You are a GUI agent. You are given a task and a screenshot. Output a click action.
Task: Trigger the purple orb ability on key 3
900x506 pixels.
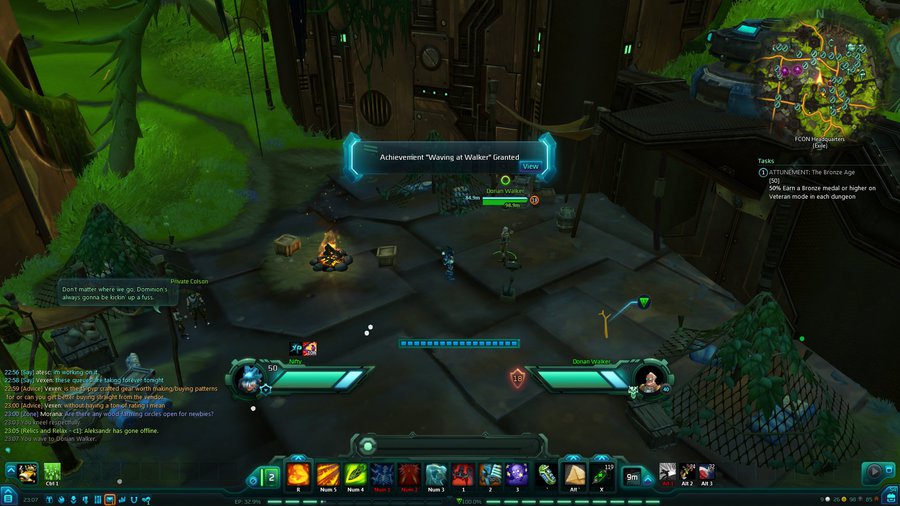[517, 474]
